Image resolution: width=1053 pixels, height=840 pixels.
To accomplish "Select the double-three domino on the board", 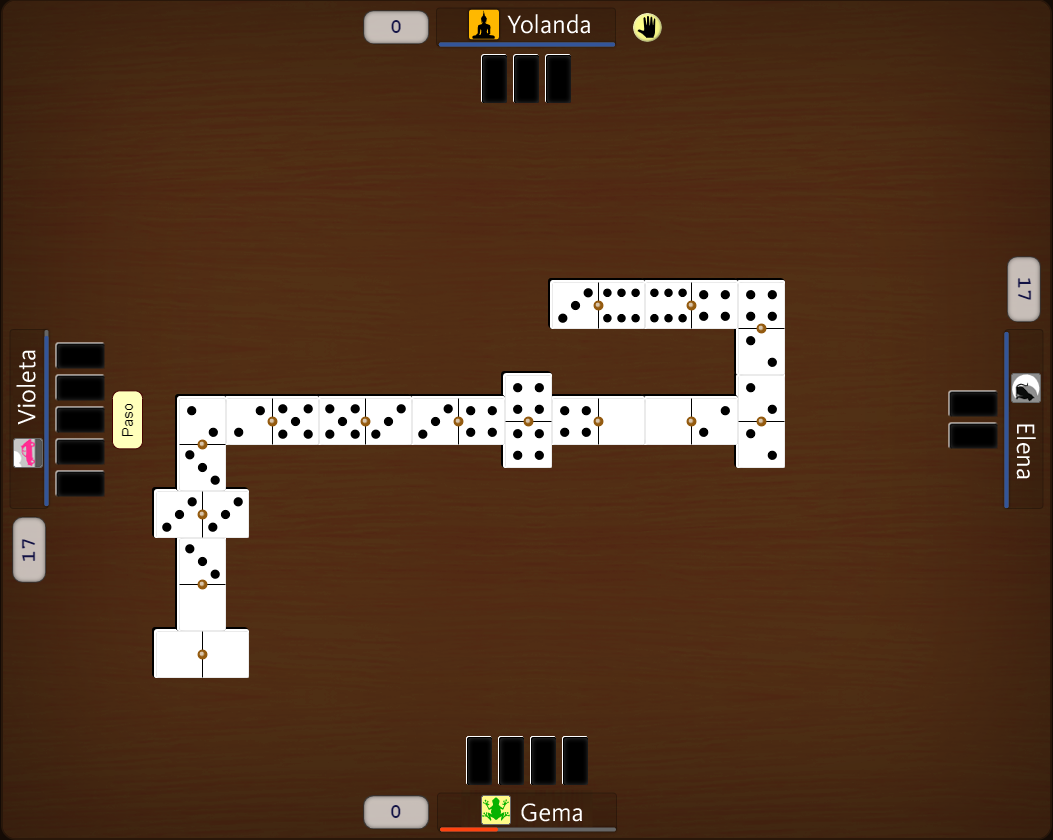I will pos(201,514).
